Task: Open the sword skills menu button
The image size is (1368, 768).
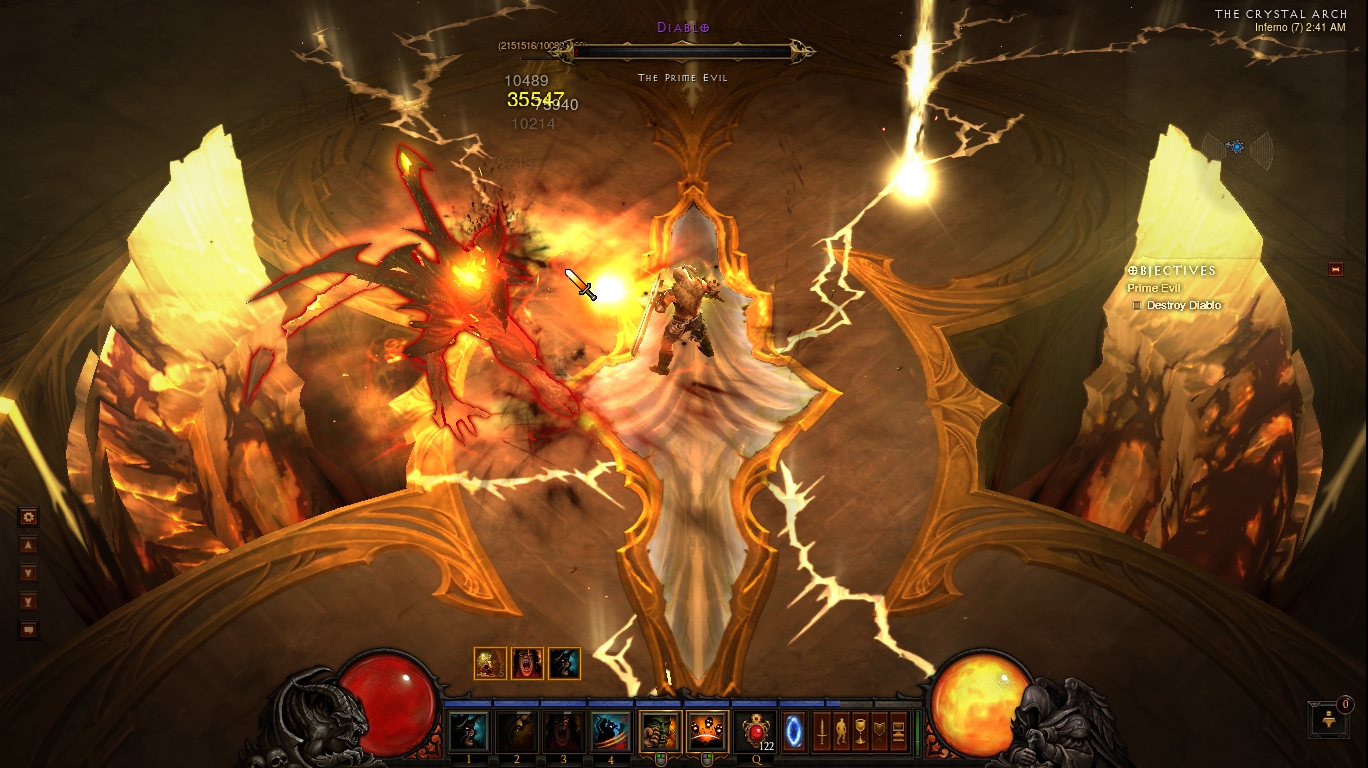Action: pos(822,730)
